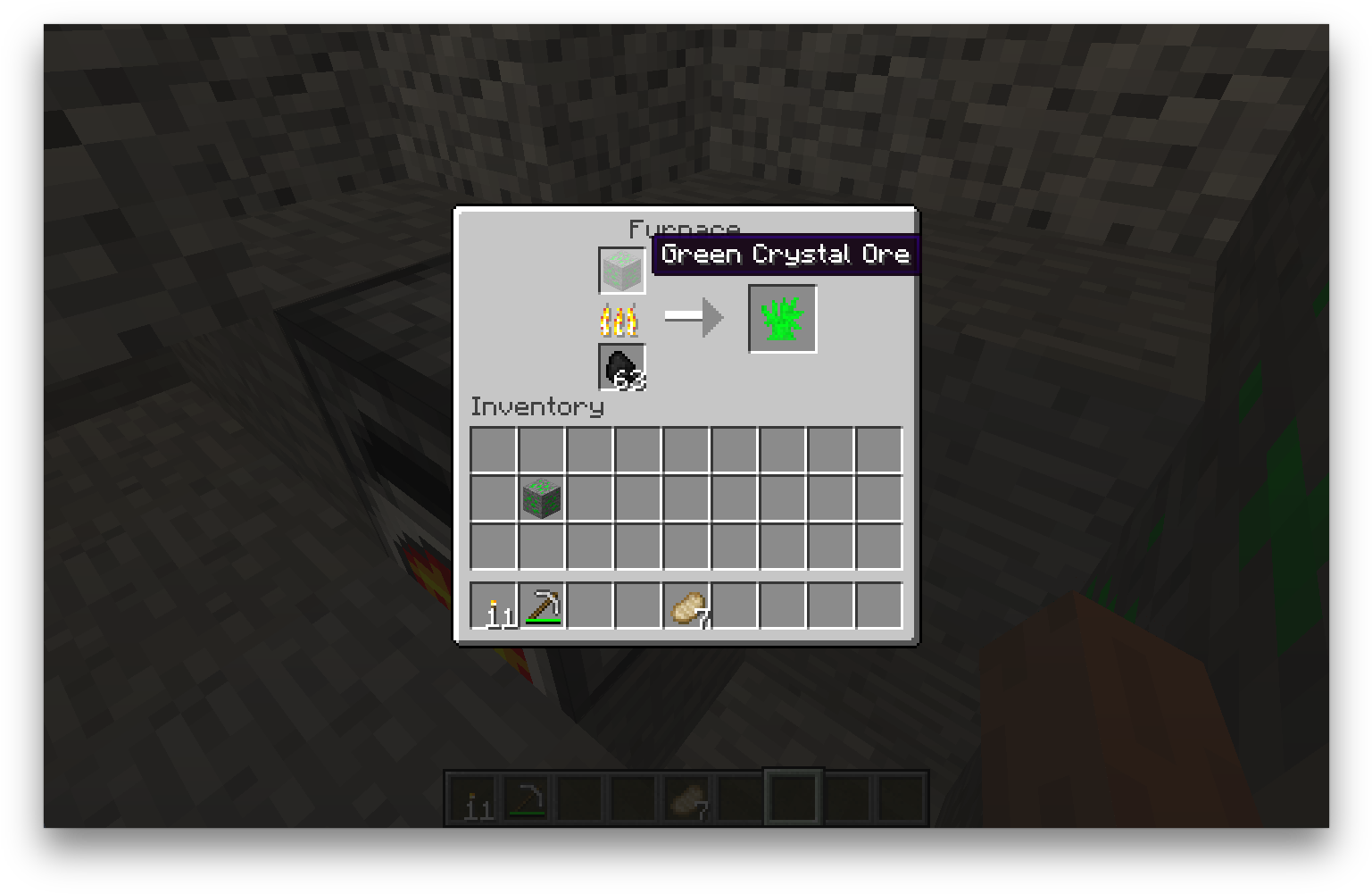Select the Green Crystal Ore block in the inventory
This screenshot has width=1372, height=894.
click(541, 498)
